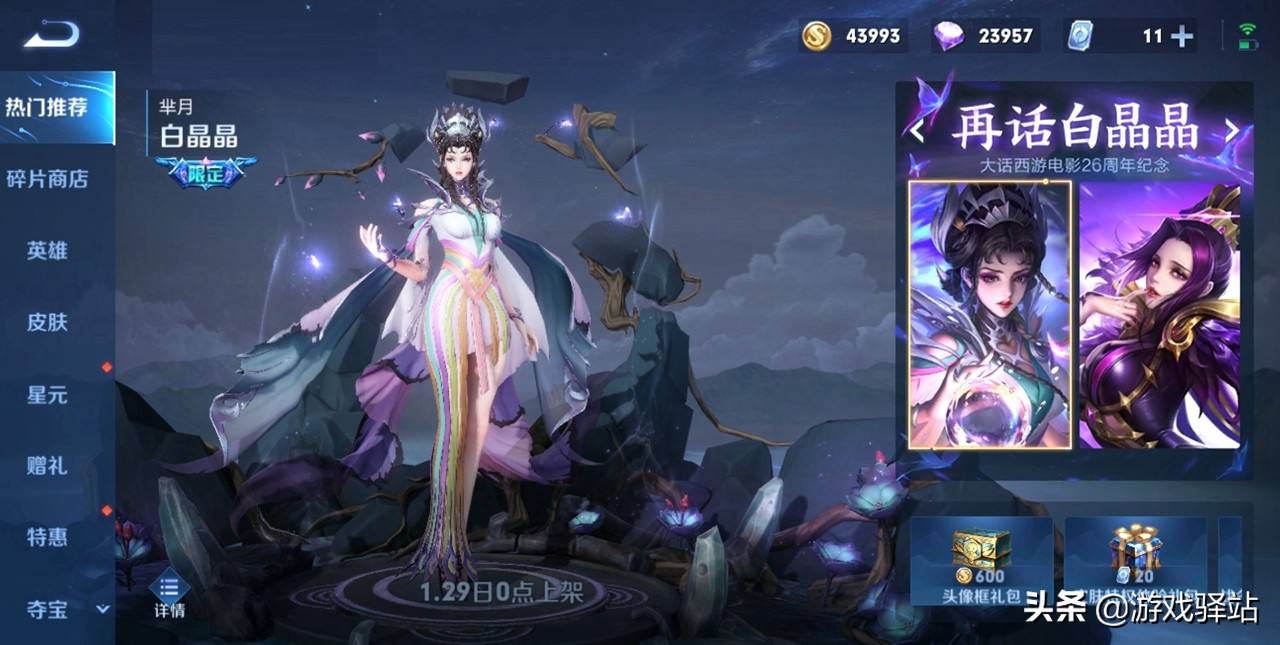Open the gift box offer costing 20
The image size is (1280, 645).
pyautogui.click(x=1139, y=561)
